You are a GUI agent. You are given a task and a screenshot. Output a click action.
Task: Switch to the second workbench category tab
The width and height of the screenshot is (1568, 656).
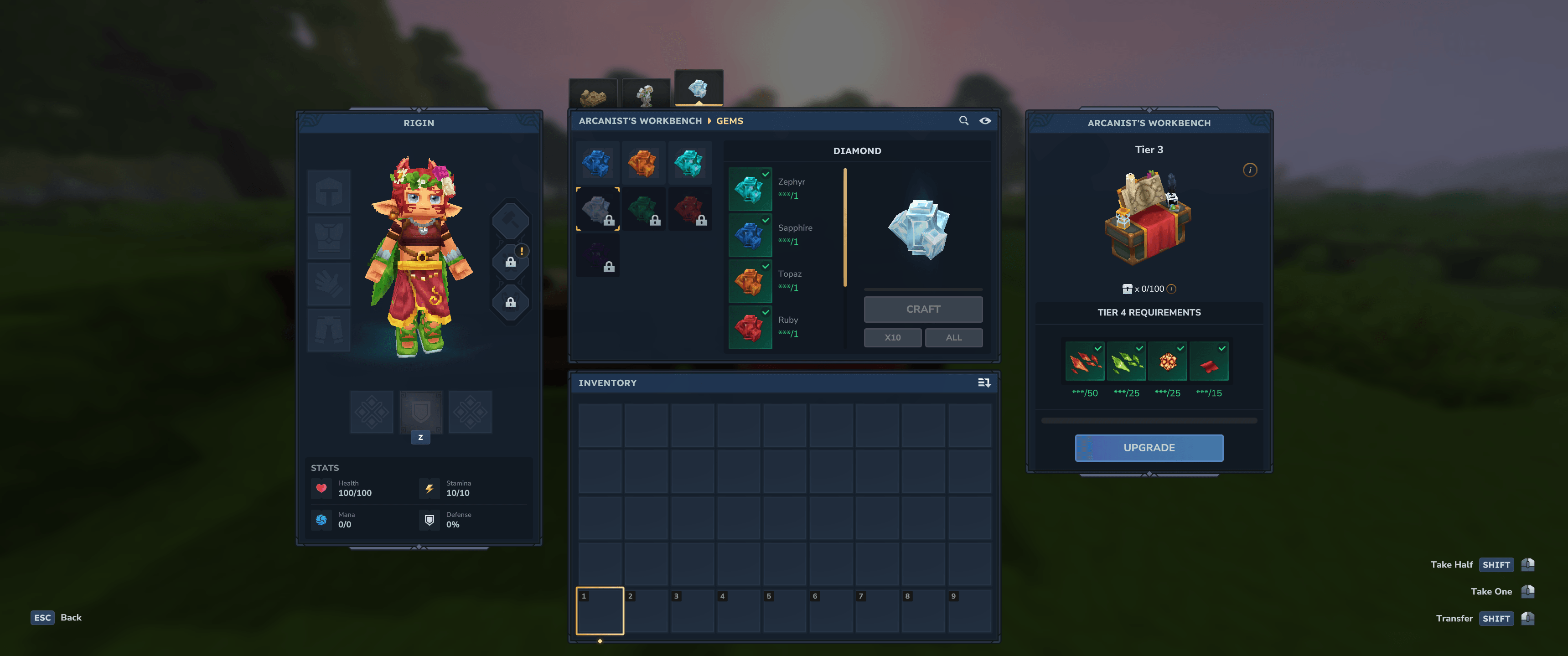[x=646, y=95]
